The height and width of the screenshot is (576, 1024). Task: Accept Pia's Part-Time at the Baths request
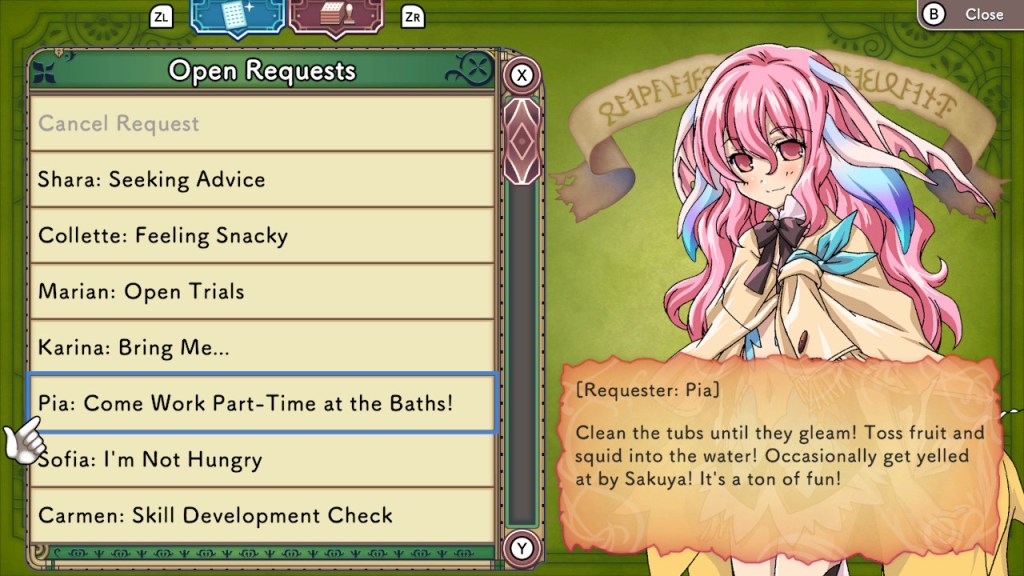(262, 404)
